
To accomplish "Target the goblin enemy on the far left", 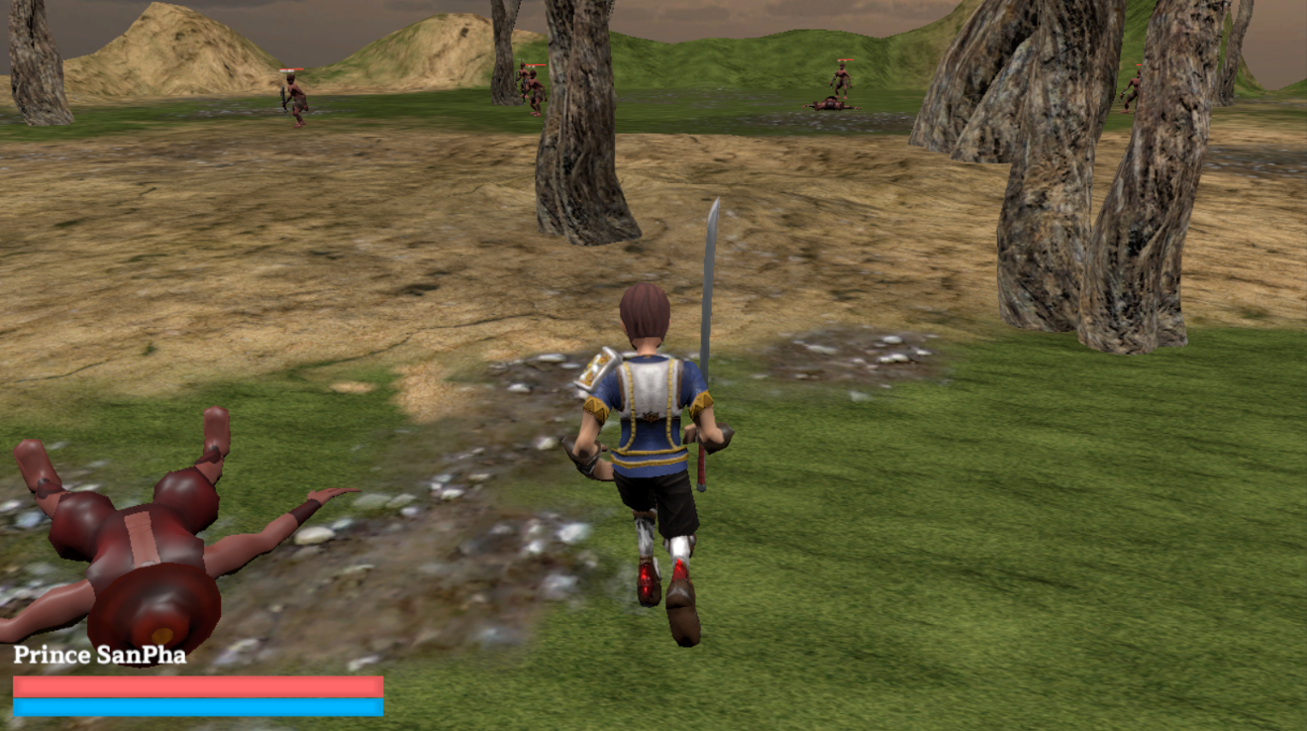I will coord(293,100).
